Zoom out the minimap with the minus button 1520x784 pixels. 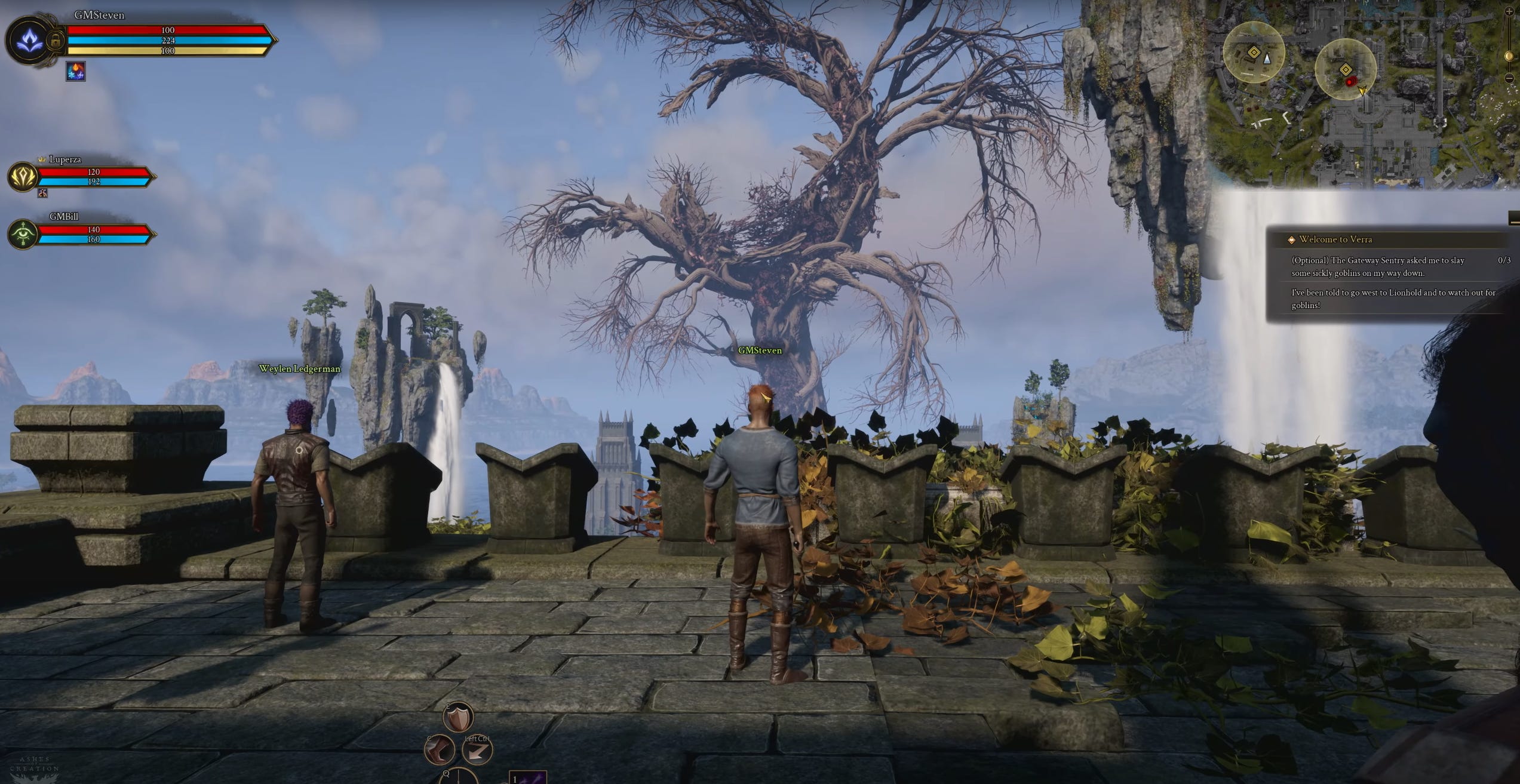1509,78
